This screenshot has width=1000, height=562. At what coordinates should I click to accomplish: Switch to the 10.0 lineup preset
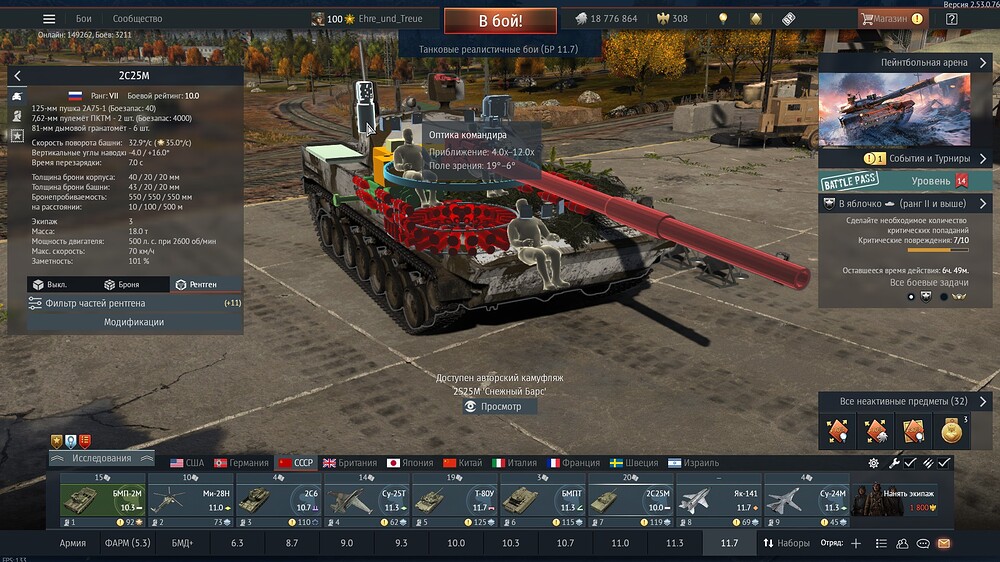pyautogui.click(x=456, y=543)
